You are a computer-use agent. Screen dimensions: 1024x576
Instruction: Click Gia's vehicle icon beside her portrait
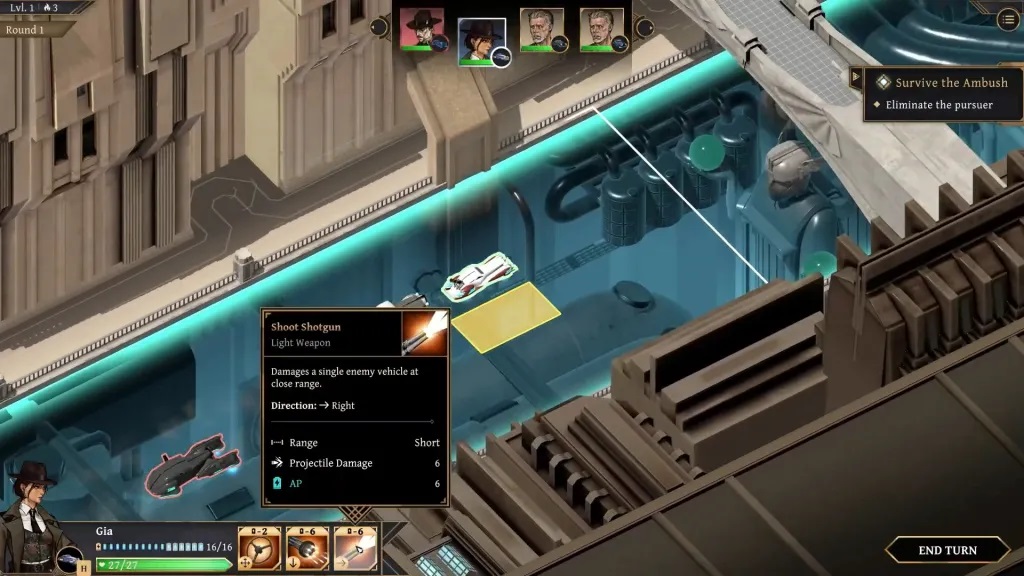click(70, 558)
